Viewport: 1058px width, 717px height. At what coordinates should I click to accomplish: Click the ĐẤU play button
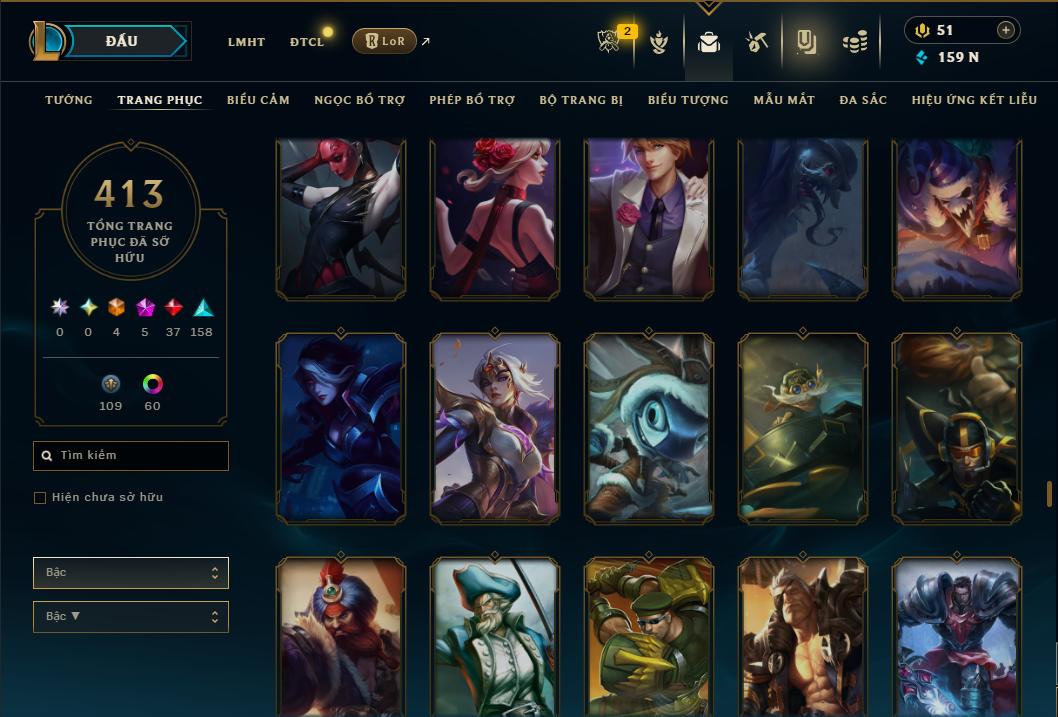pos(122,41)
